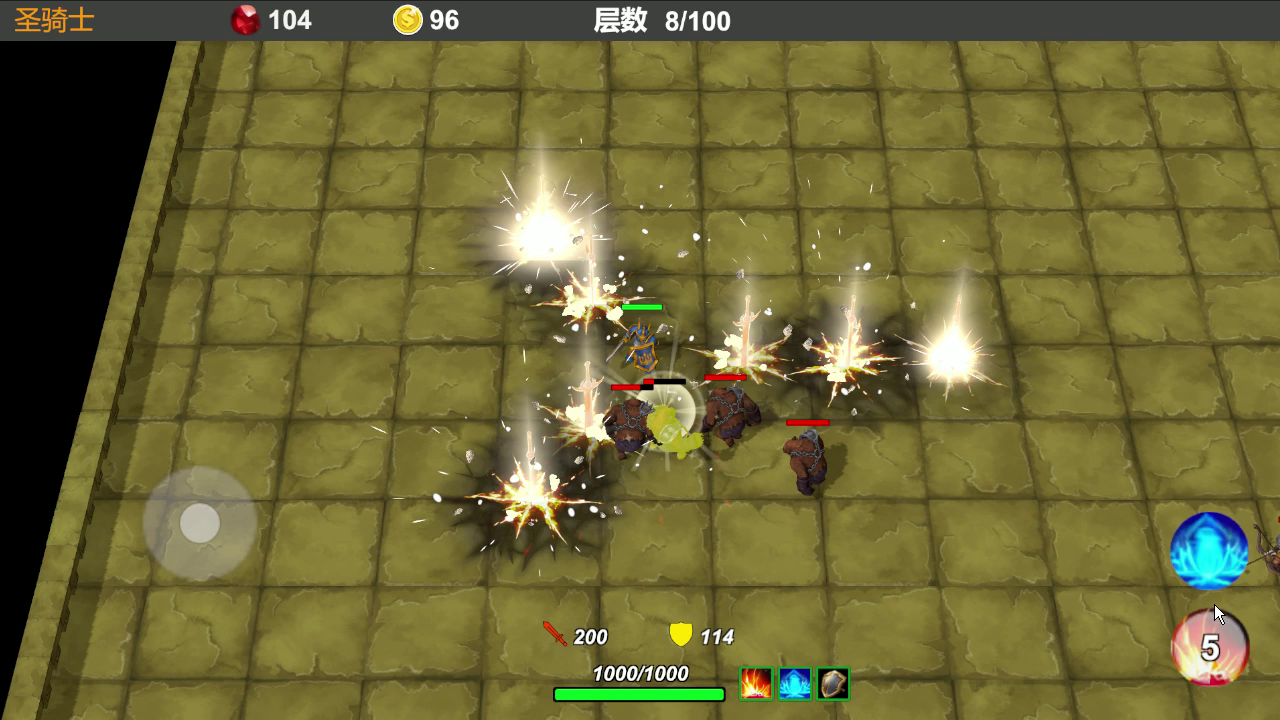Activate the blue frost skill button
1280x720 pixels.
1208,551
